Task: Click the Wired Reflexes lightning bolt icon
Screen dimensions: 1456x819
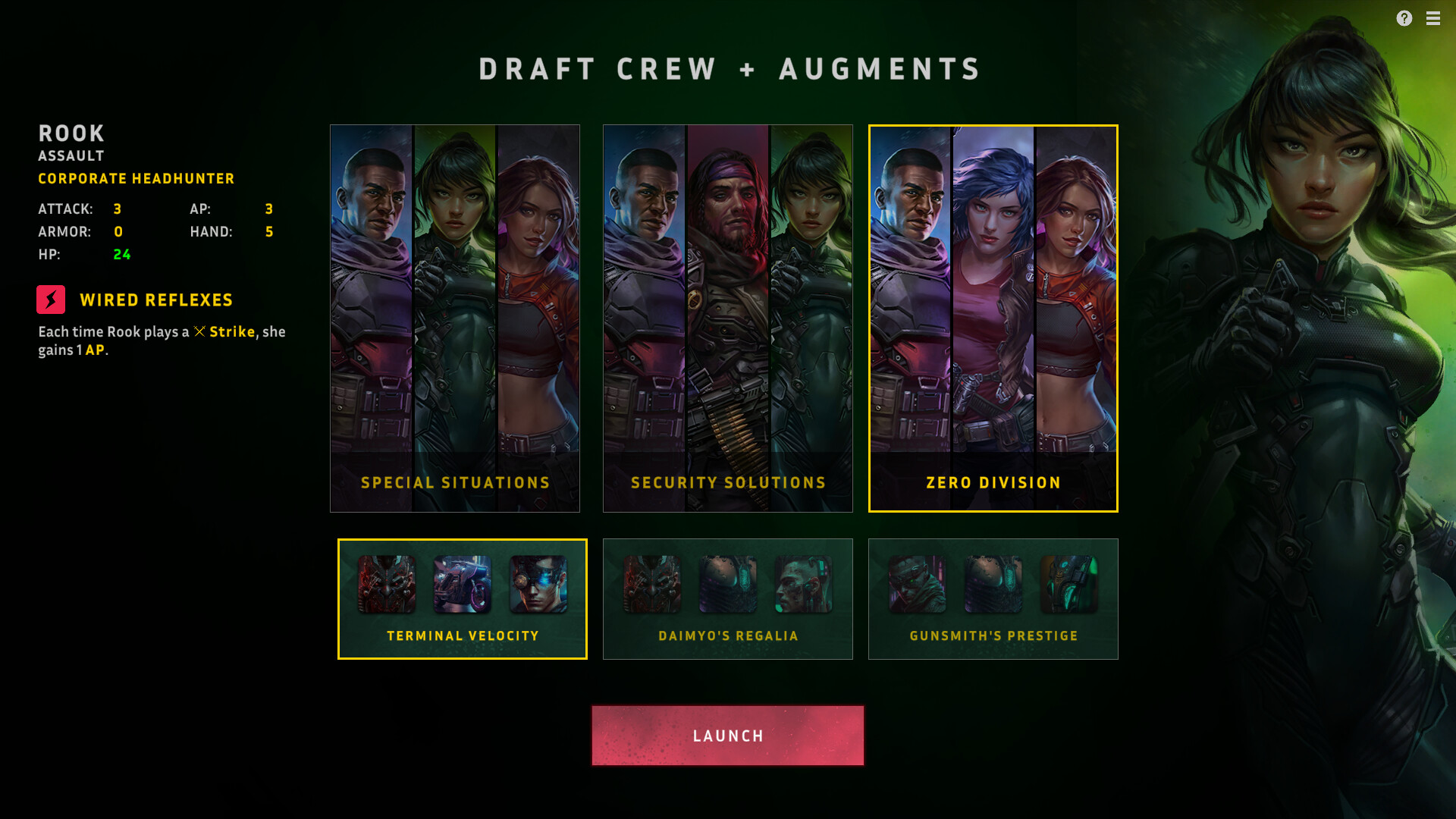Action: coord(50,300)
